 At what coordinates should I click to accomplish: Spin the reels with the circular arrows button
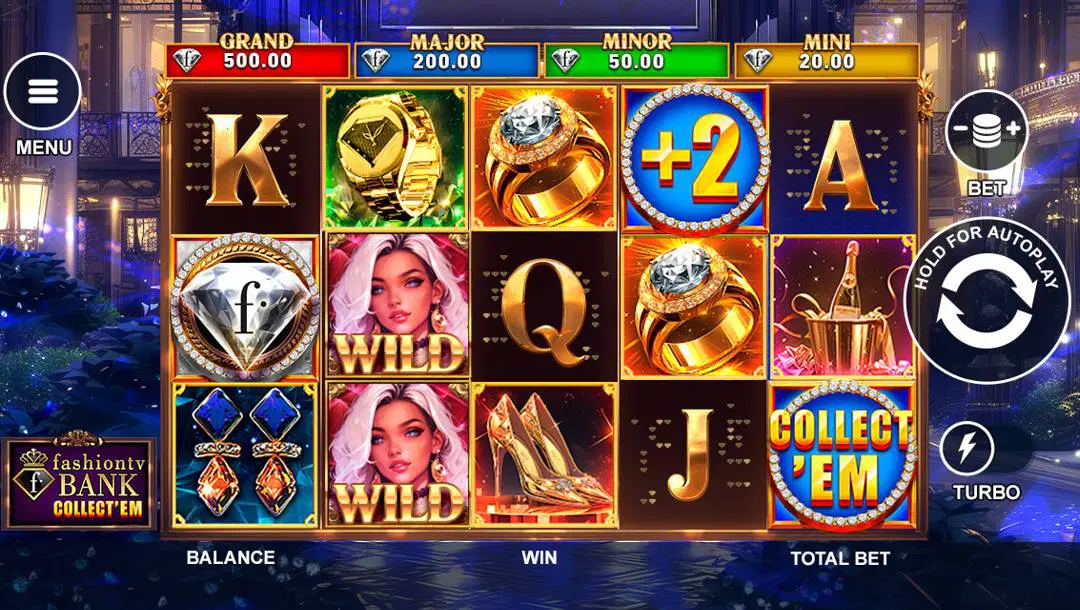click(986, 300)
